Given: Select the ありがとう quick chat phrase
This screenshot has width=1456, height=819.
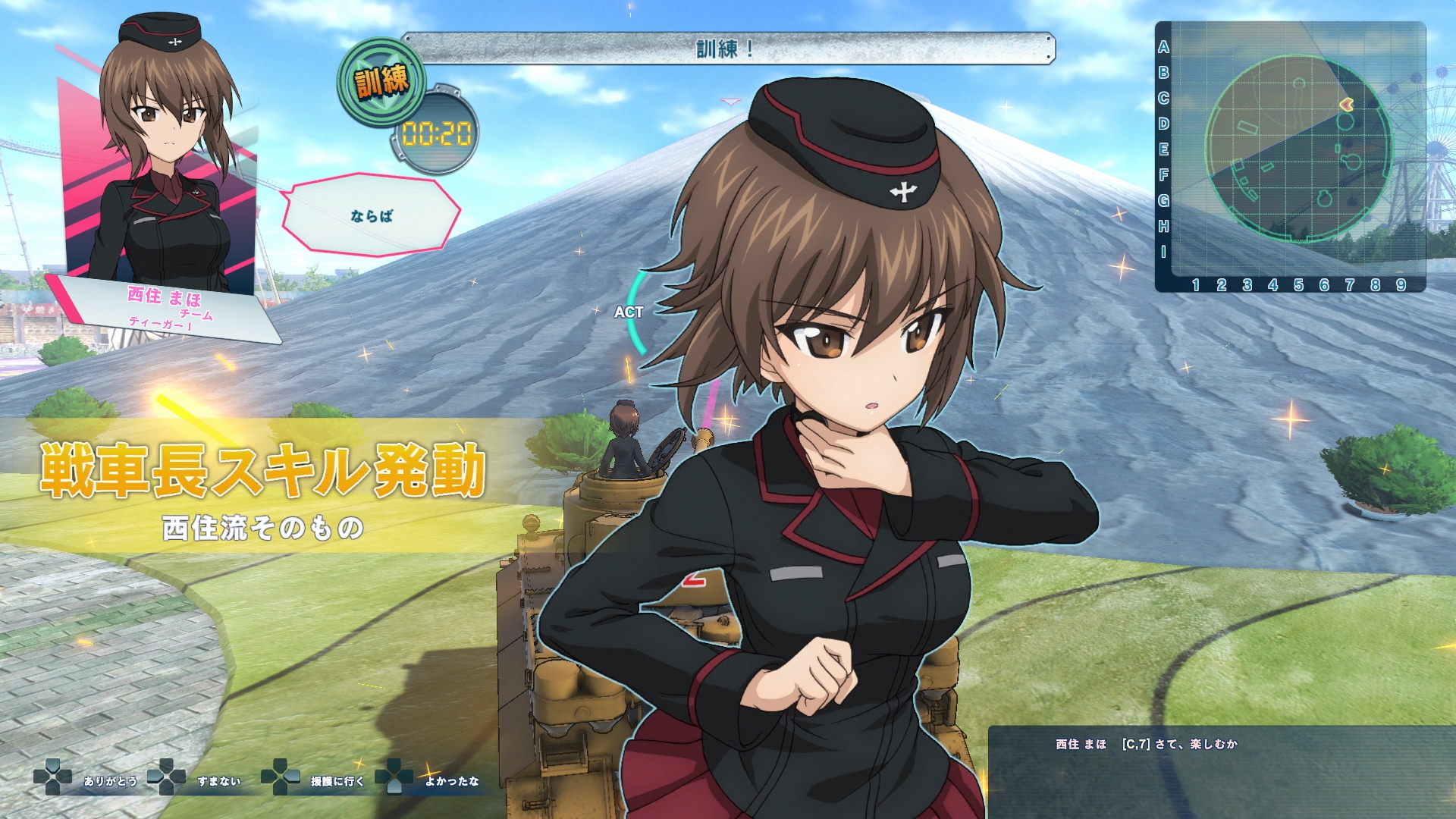Looking at the screenshot, I should (110, 781).
